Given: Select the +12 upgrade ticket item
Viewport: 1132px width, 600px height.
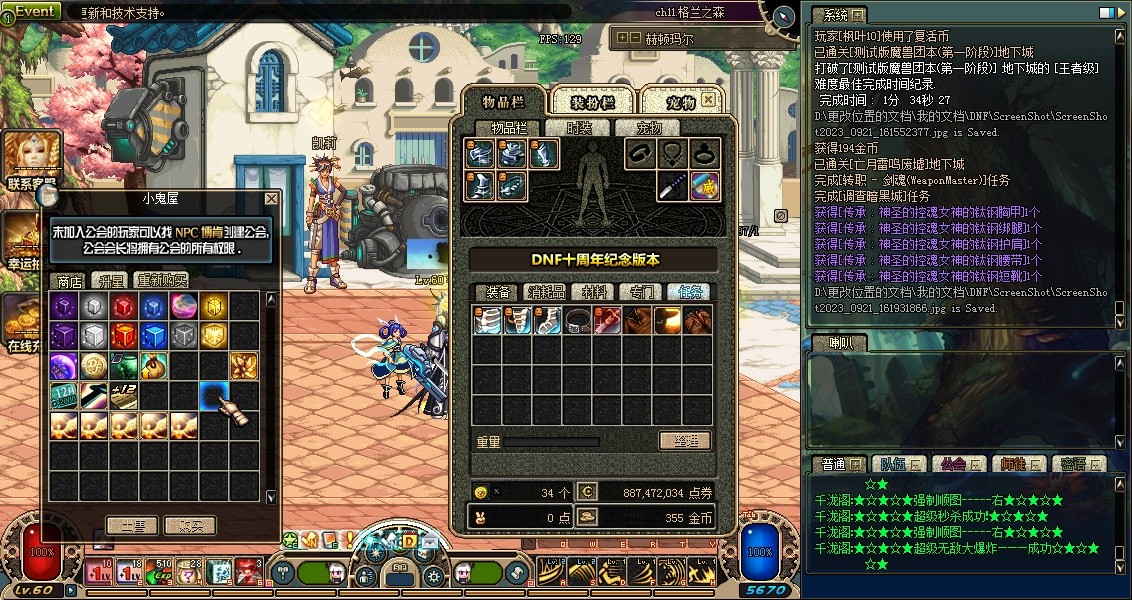Looking at the screenshot, I should 123,395.
